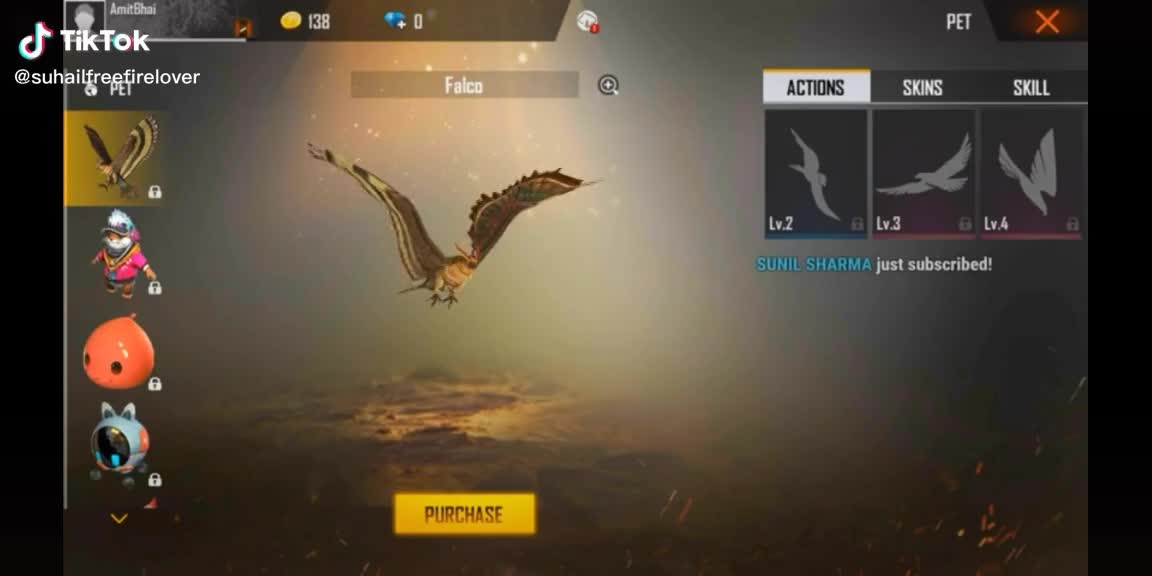Screen dimensions: 1152x576
Task: View the Lv.2 locked action
Action: (815, 175)
